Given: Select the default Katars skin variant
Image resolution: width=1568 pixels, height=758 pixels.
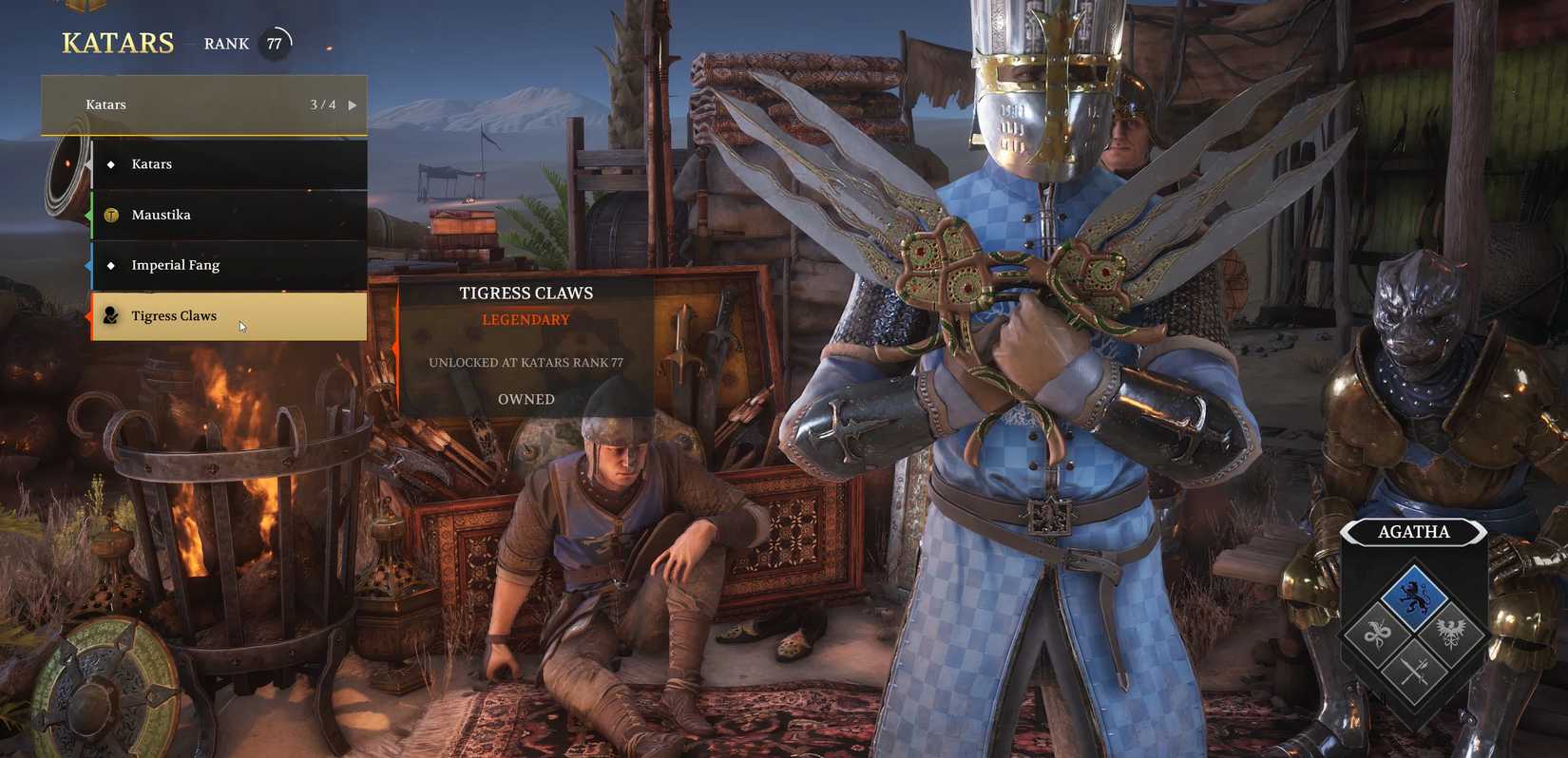Looking at the screenshot, I should (x=228, y=163).
